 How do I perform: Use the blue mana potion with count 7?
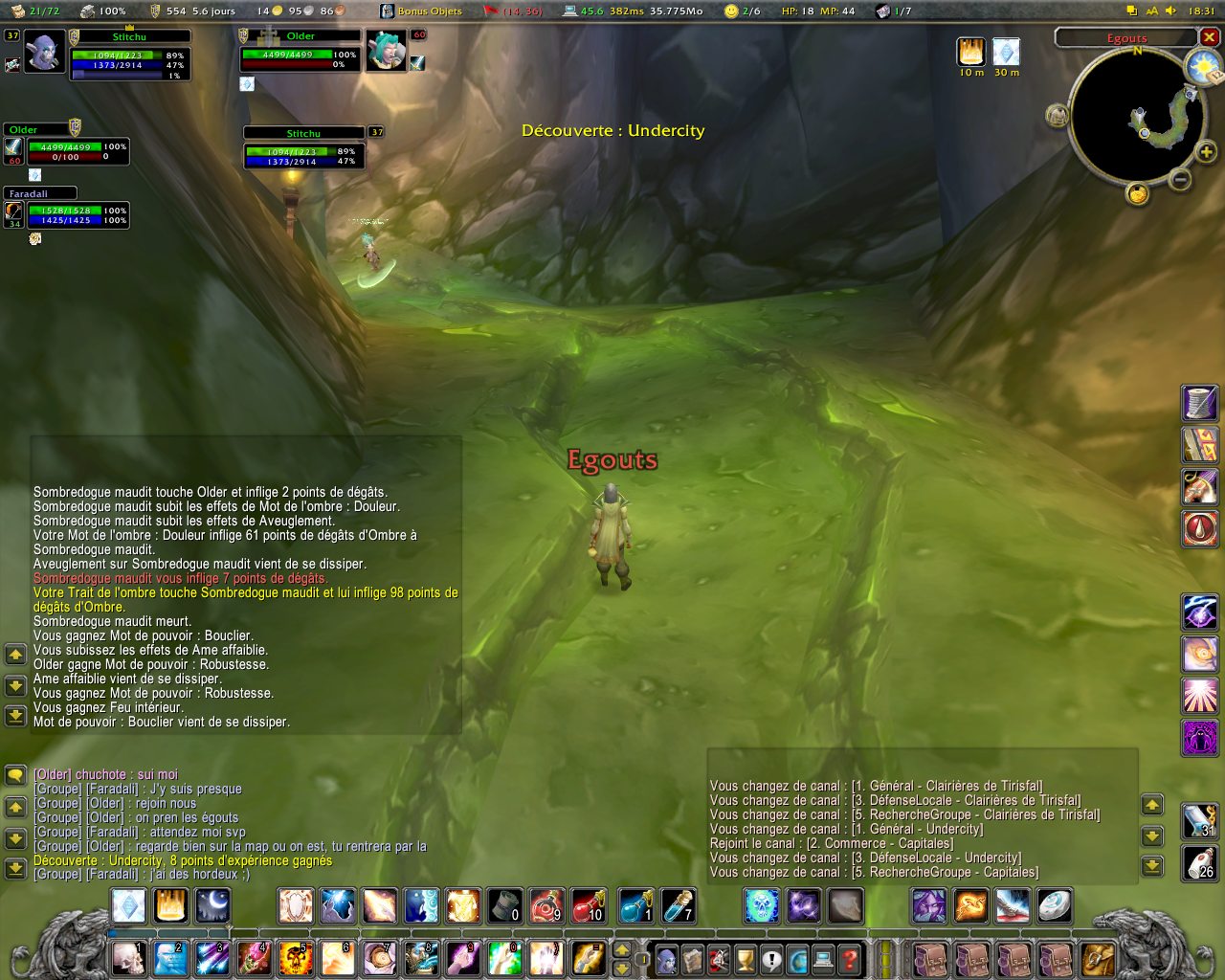pos(677,905)
